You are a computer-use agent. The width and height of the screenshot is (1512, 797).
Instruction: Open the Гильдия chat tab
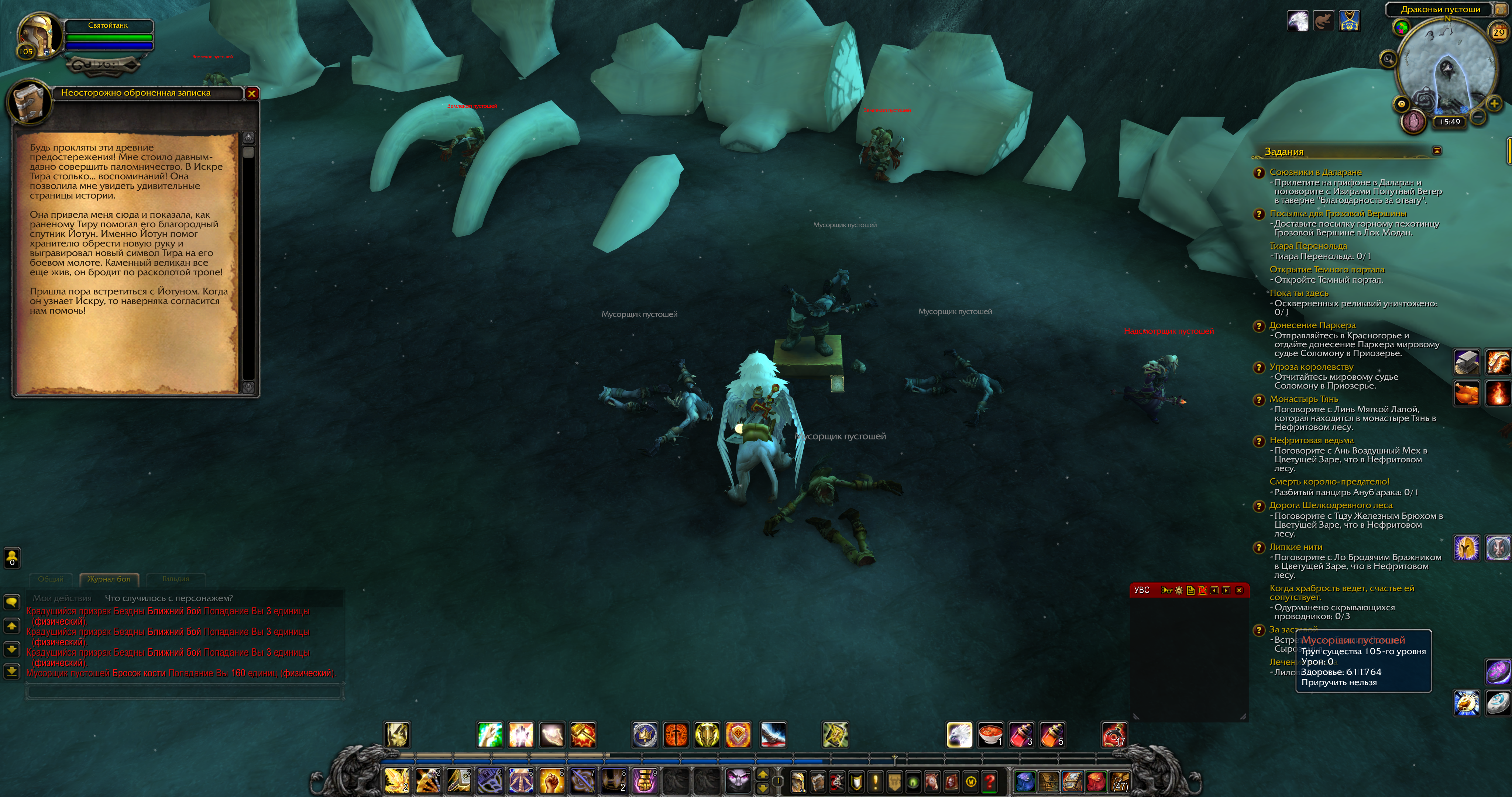pos(175,579)
